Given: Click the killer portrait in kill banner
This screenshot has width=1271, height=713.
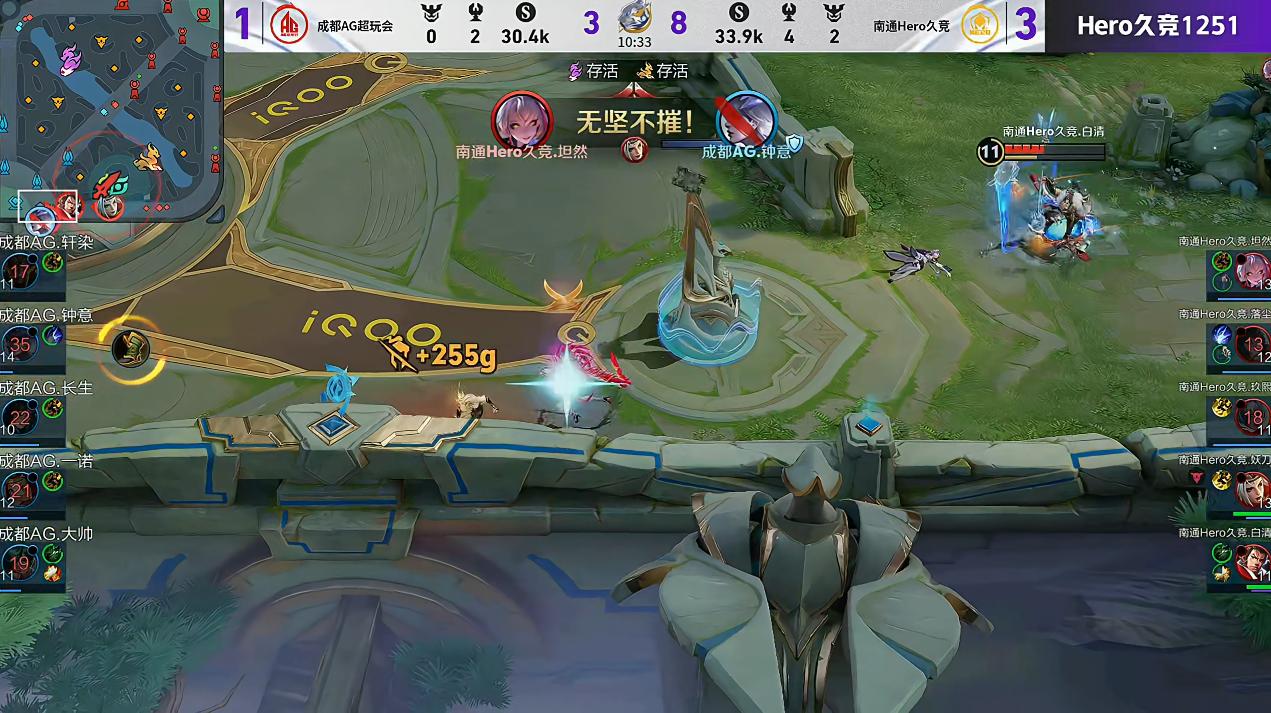Looking at the screenshot, I should point(521,120).
